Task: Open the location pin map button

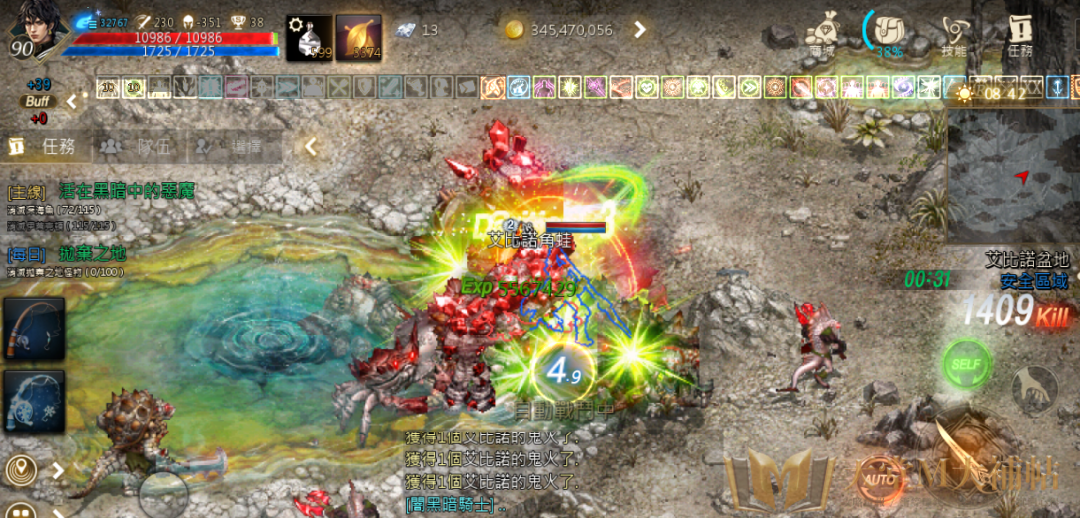Action: point(19,469)
